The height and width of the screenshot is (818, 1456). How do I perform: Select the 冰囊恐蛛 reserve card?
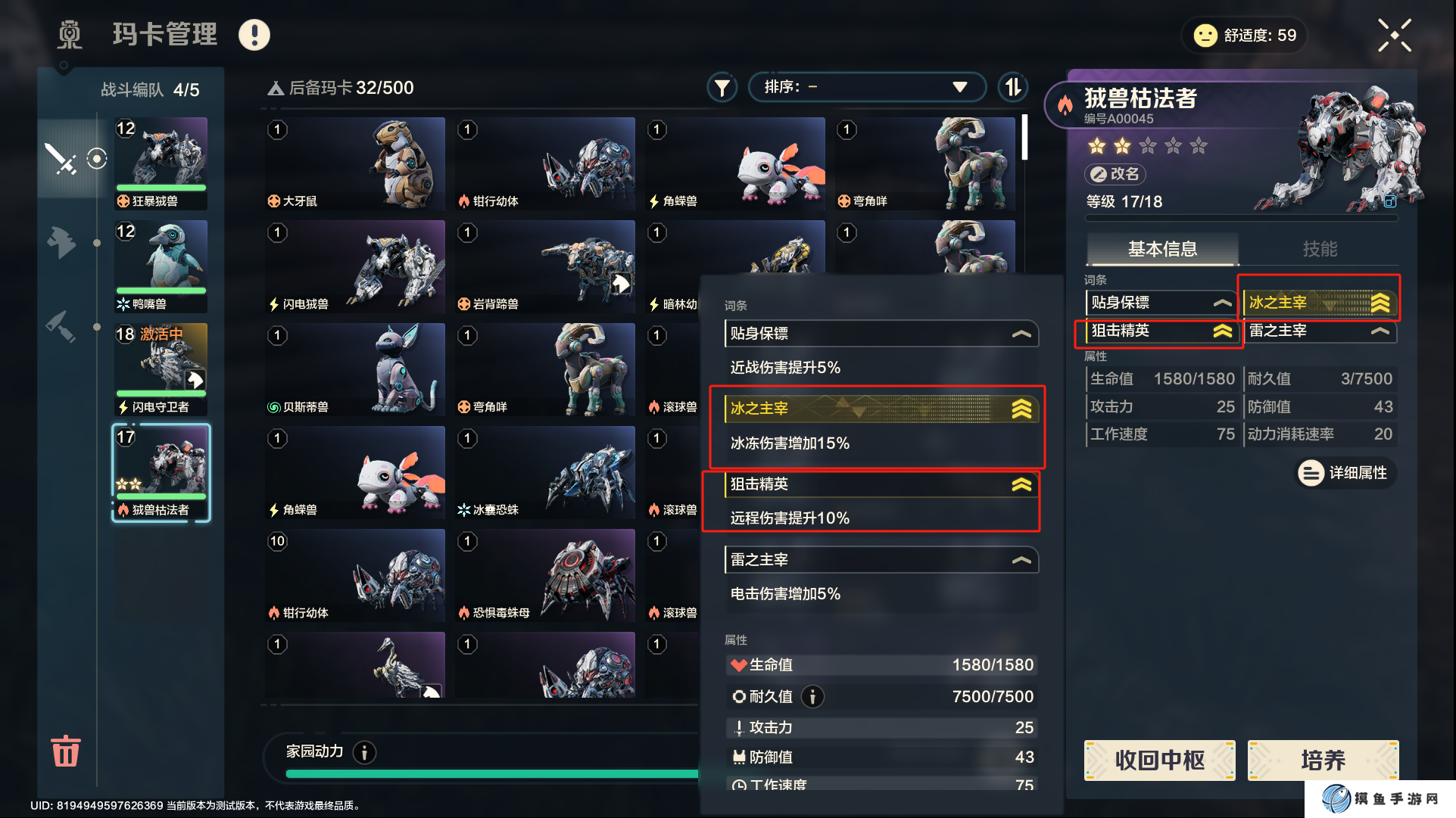(x=545, y=472)
